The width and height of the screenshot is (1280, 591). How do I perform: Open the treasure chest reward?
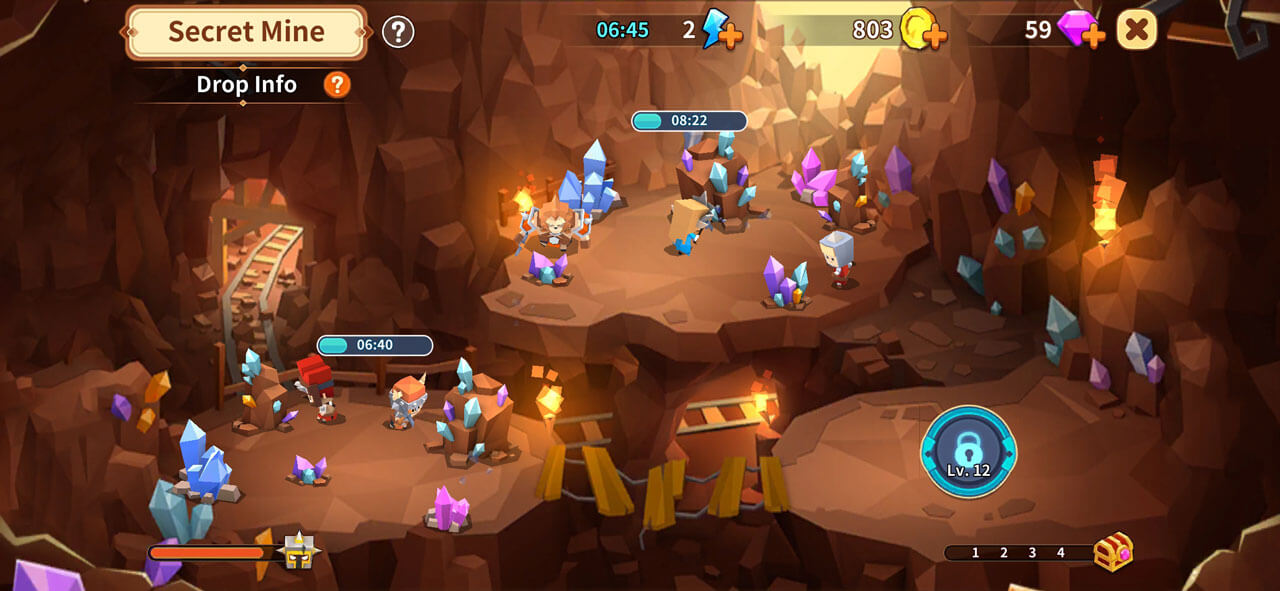coord(1113,552)
